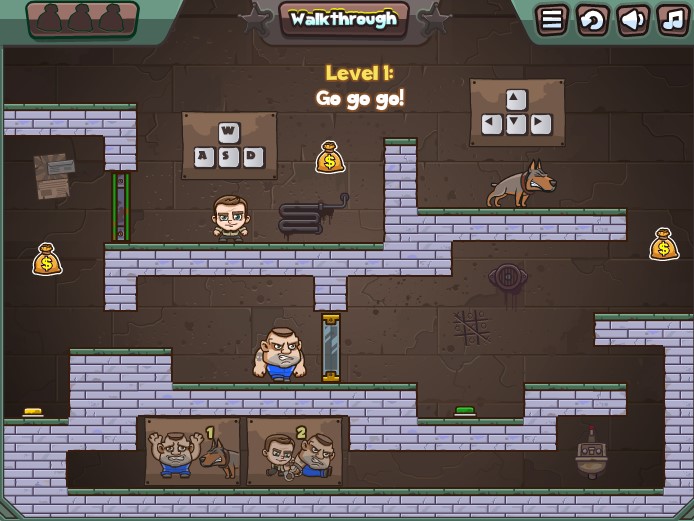Restart the level with the circular arrow
The image size is (694, 521).
pyautogui.click(x=592, y=19)
